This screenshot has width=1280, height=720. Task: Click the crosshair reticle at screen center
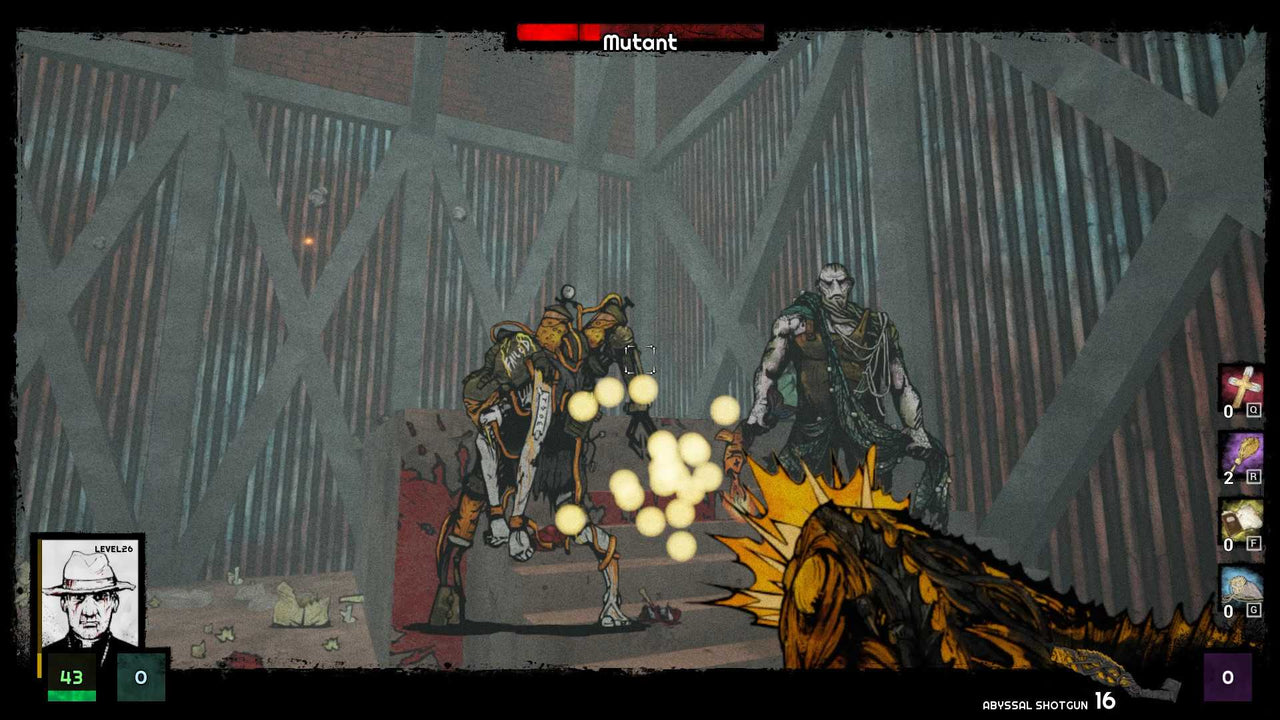[x=640, y=362]
